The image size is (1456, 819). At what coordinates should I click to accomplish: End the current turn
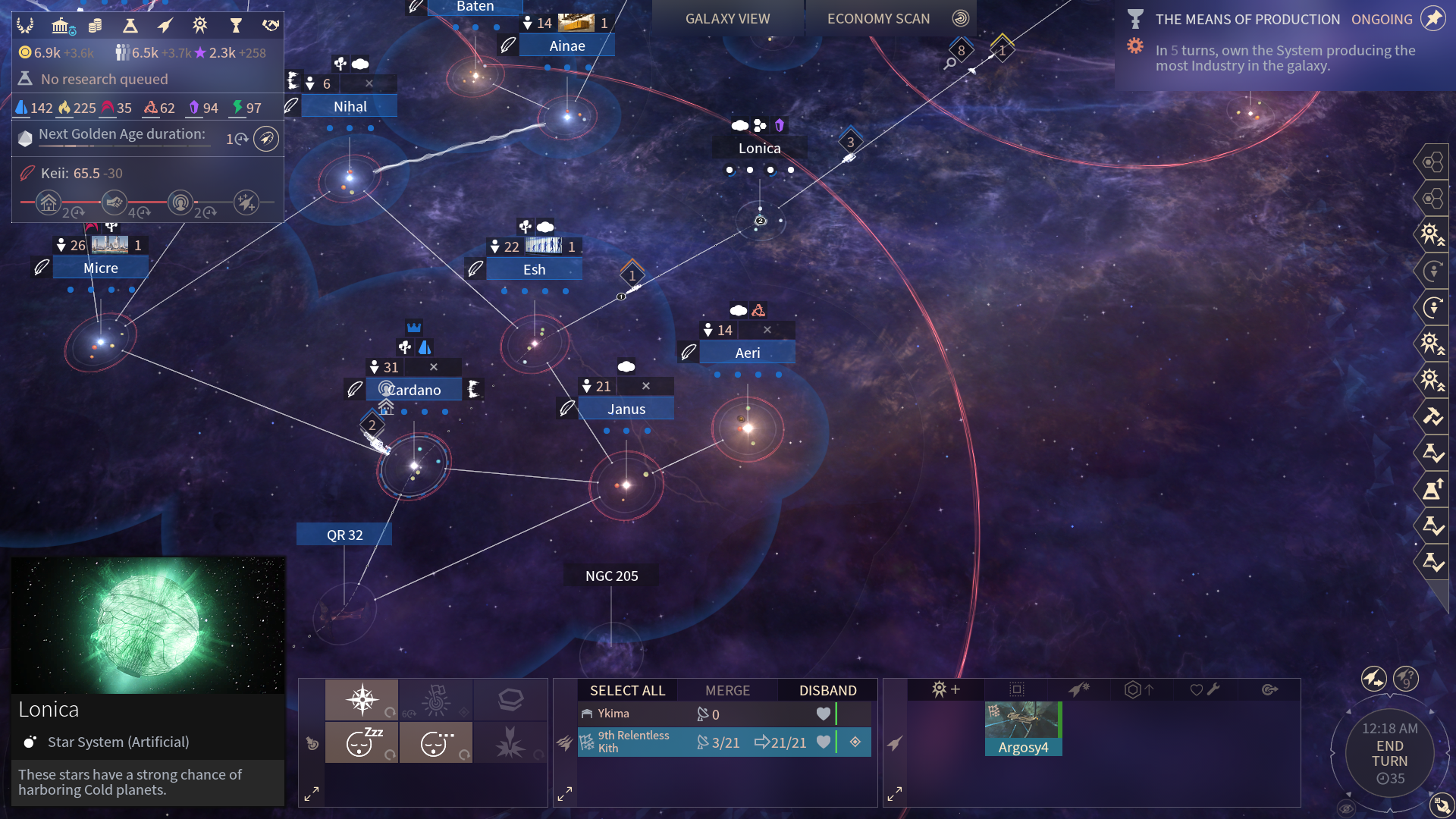[1389, 754]
